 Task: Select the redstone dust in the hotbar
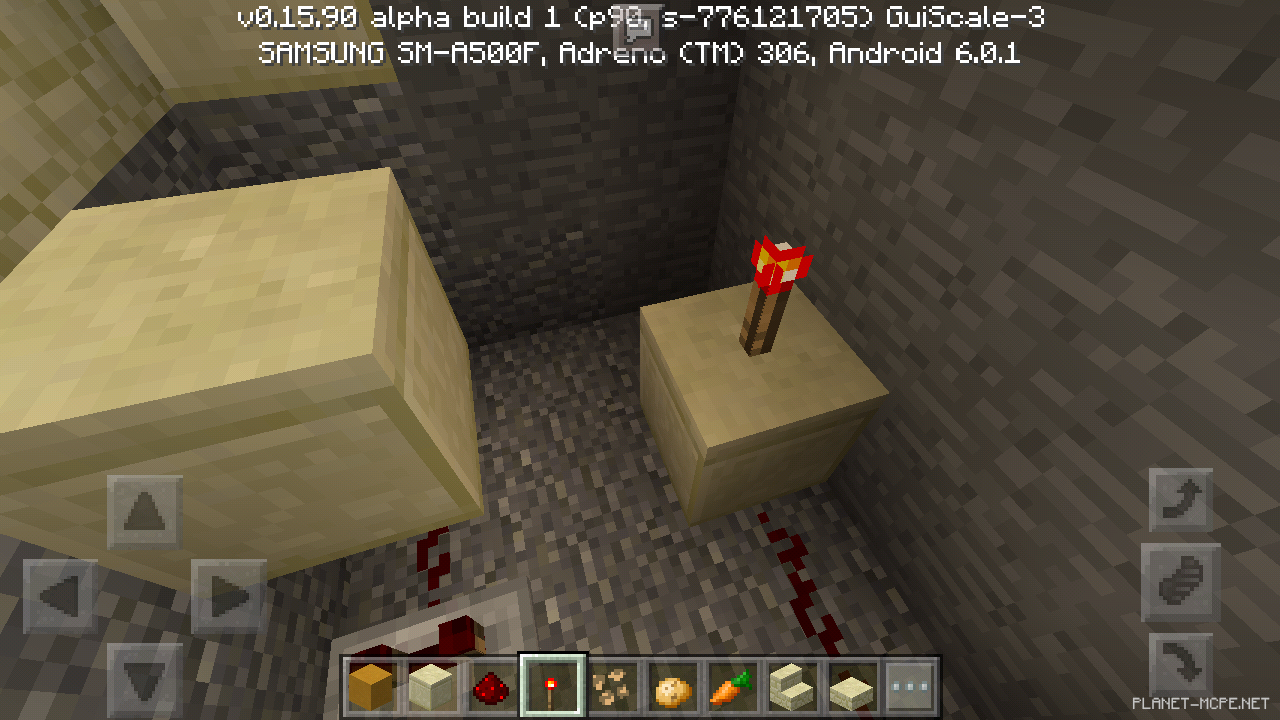(490, 684)
